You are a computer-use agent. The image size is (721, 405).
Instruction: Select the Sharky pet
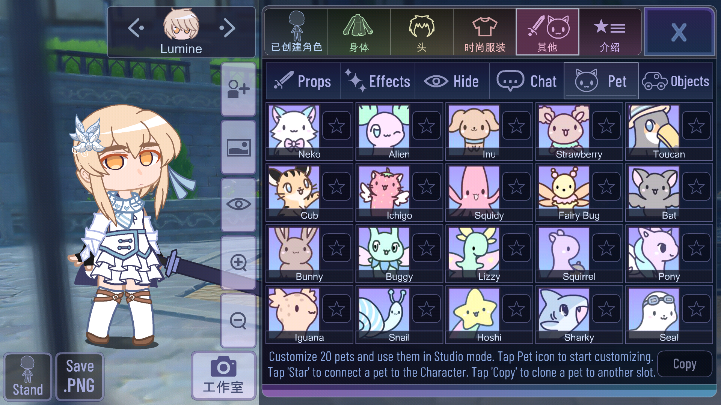(x=564, y=311)
